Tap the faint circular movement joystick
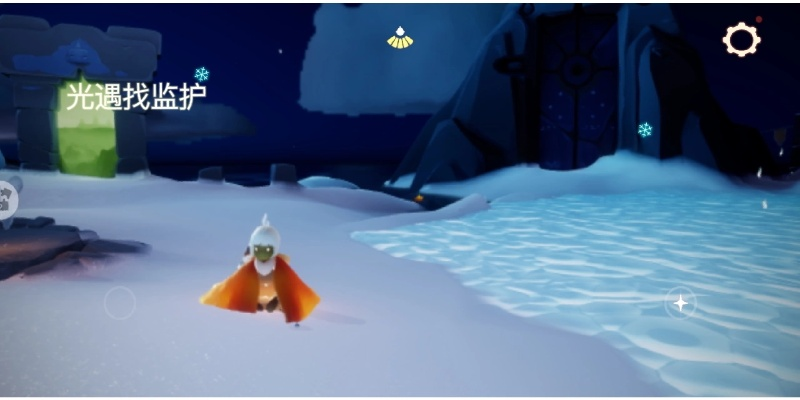Image resolution: width=800 pixels, height=400 pixels. point(120,302)
